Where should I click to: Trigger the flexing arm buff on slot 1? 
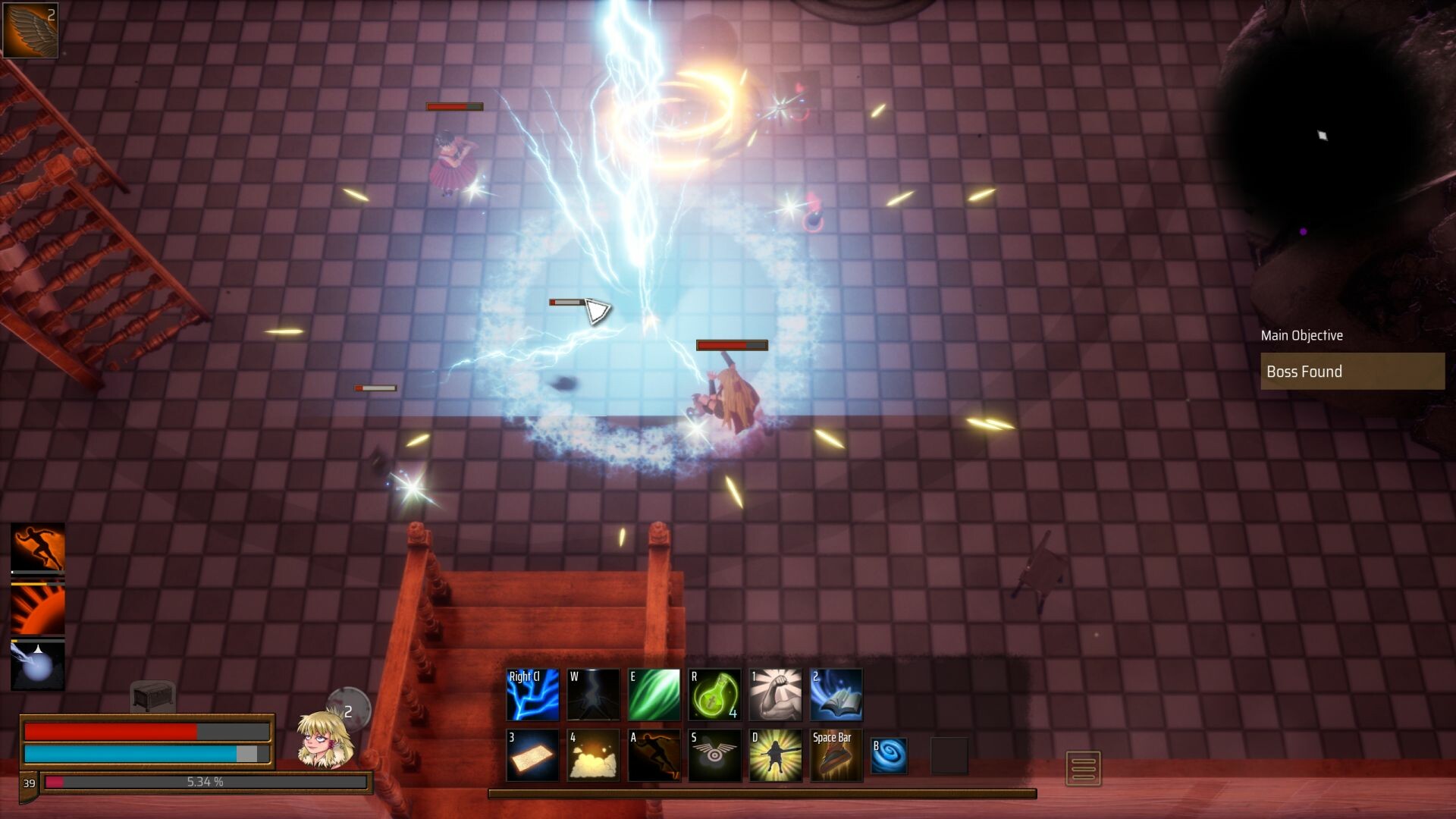pos(775,694)
